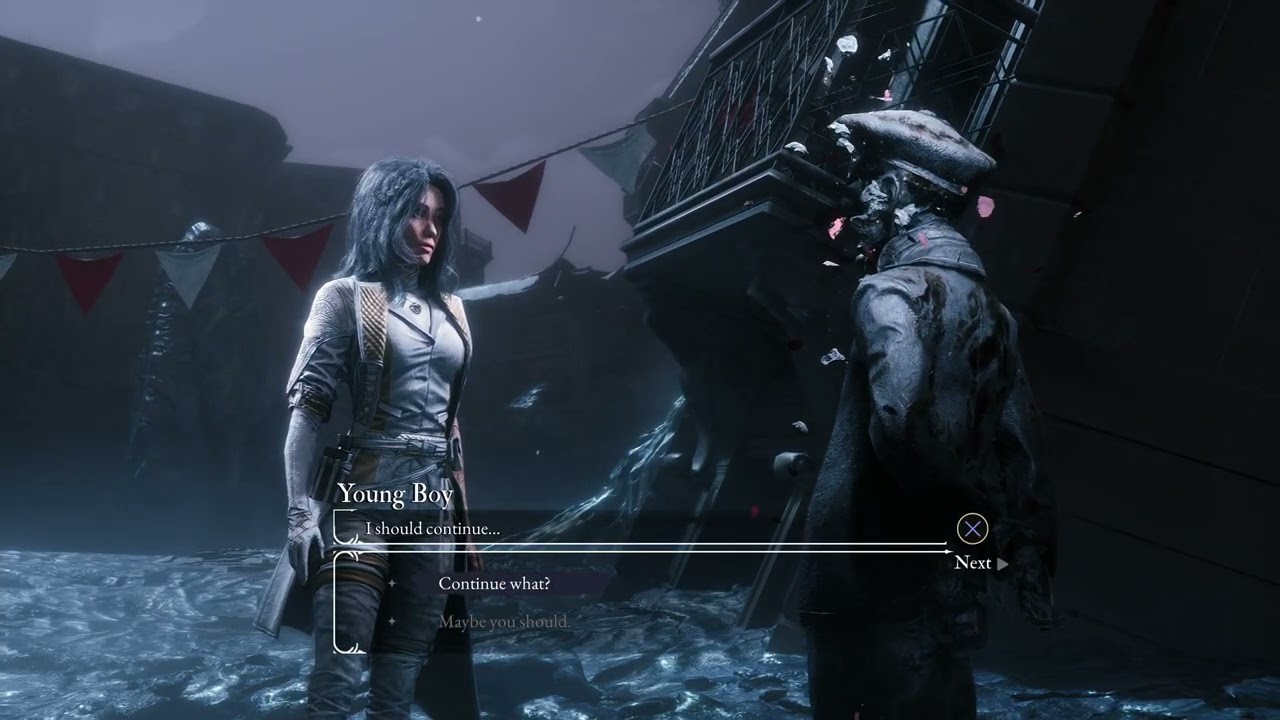Select the "Maybe you should." response
Image resolution: width=1280 pixels, height=720 pixels.
[504, 622]
